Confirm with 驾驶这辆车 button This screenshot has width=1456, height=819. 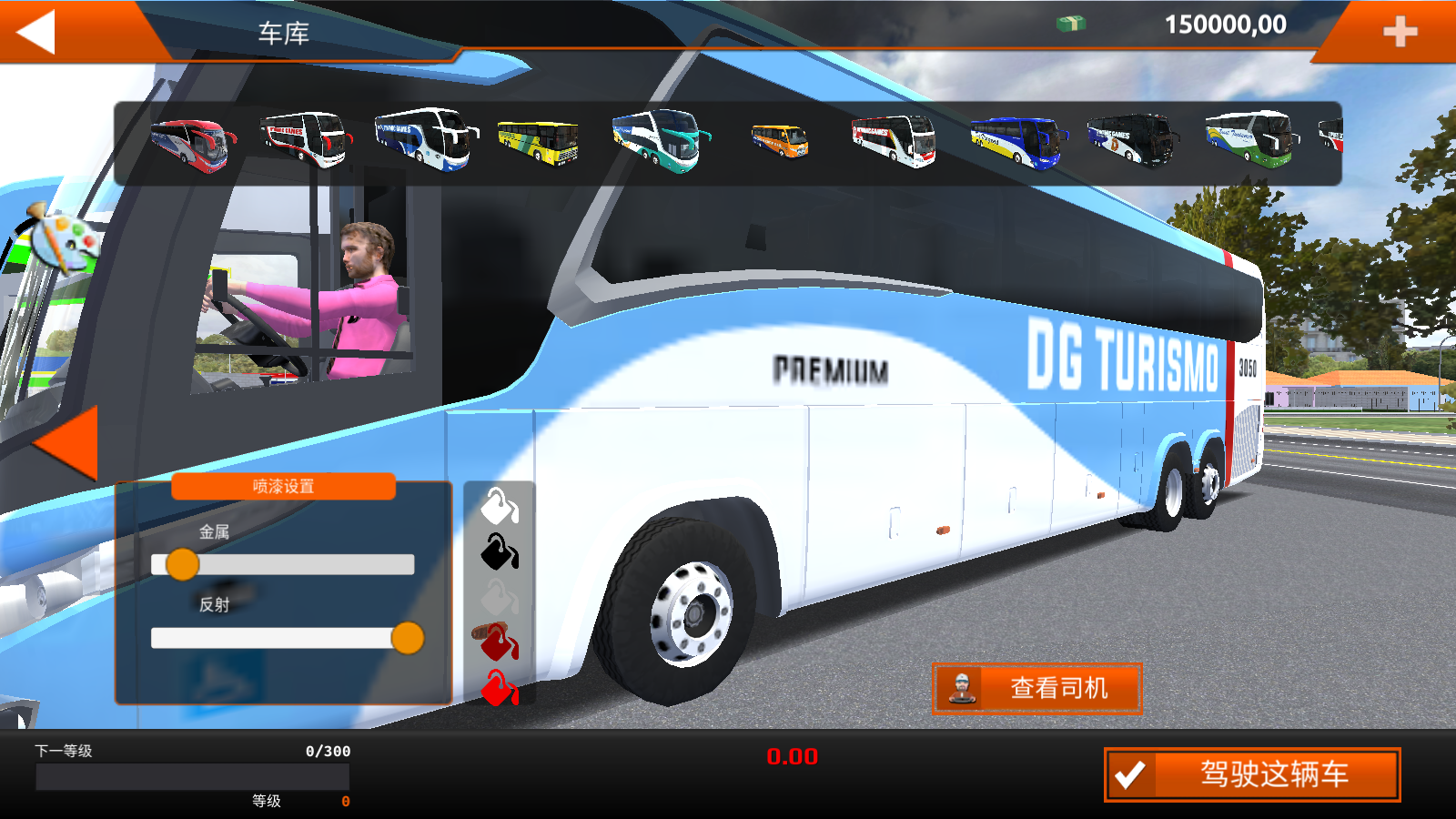[1252, 774]
